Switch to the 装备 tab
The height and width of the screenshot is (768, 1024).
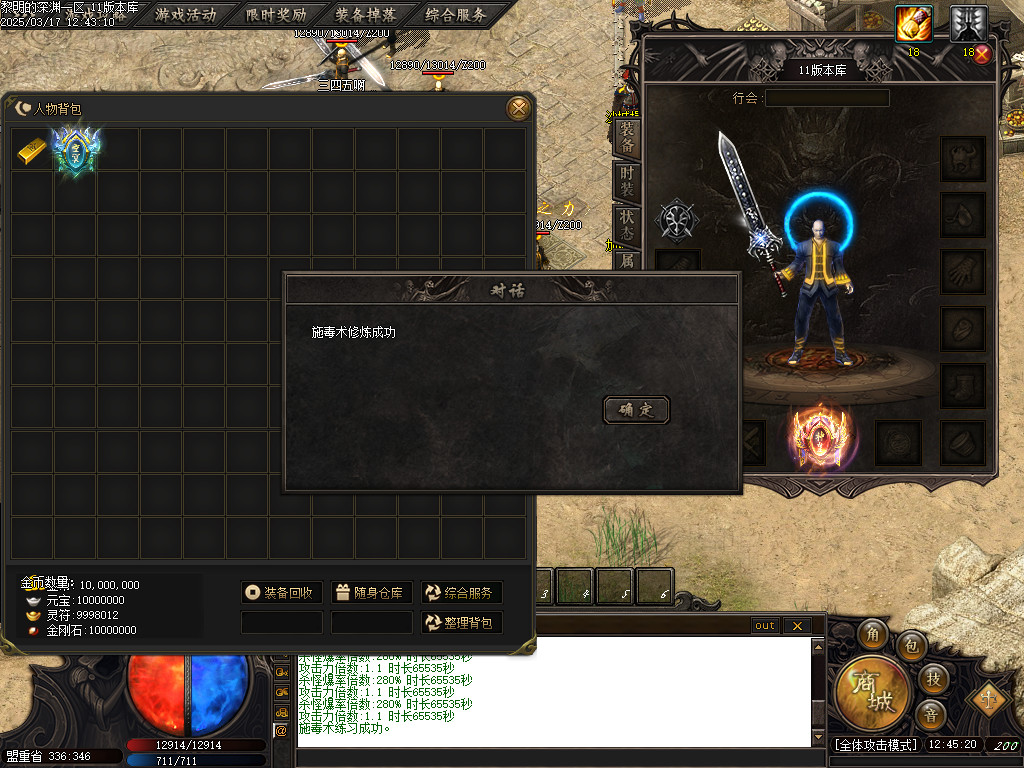(x=627, y=137)
